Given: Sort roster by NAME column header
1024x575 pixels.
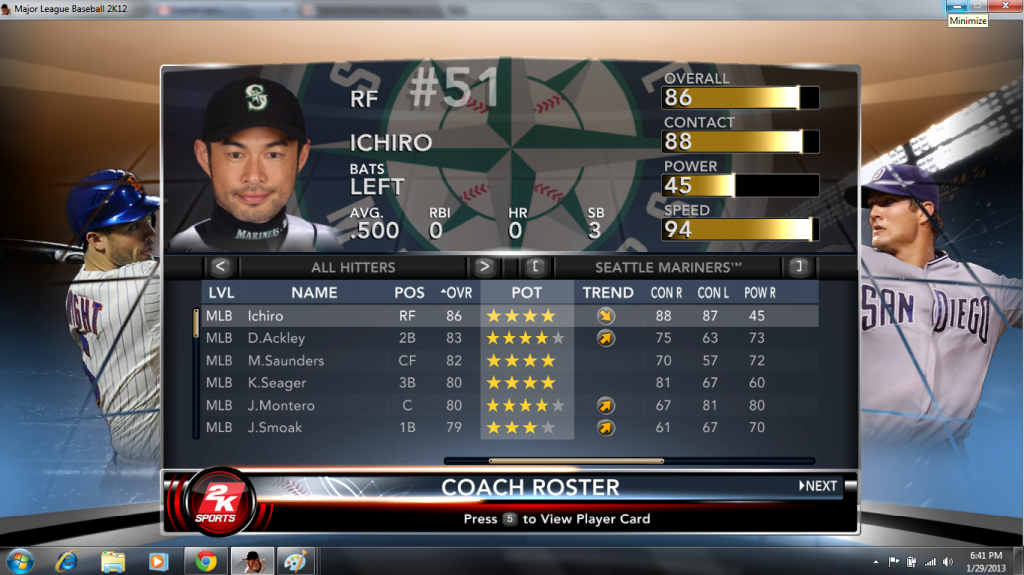Looking at the screenshot, I should (x=314, y=293).
